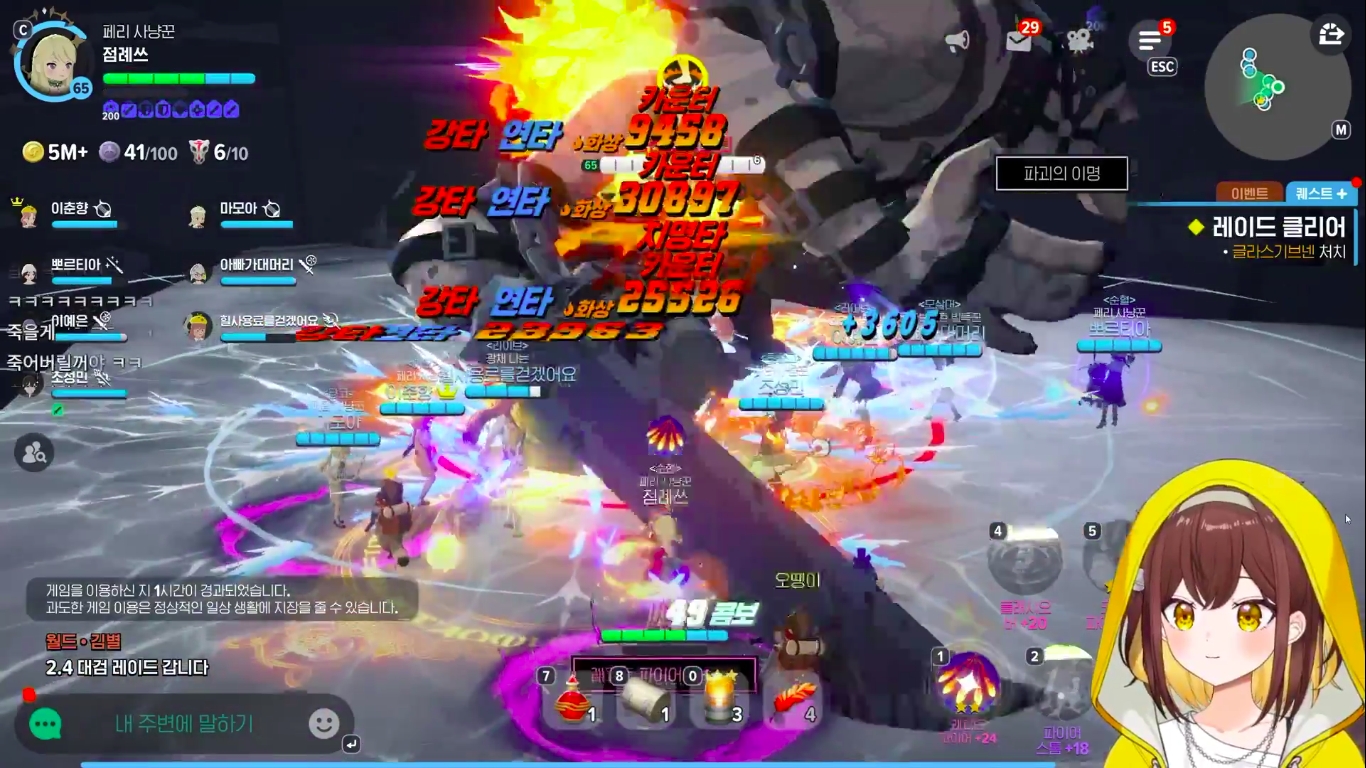Open the nearby chat input field
Screen dimensions: 1366x768
pyautogui.click(x=185, y=724)
